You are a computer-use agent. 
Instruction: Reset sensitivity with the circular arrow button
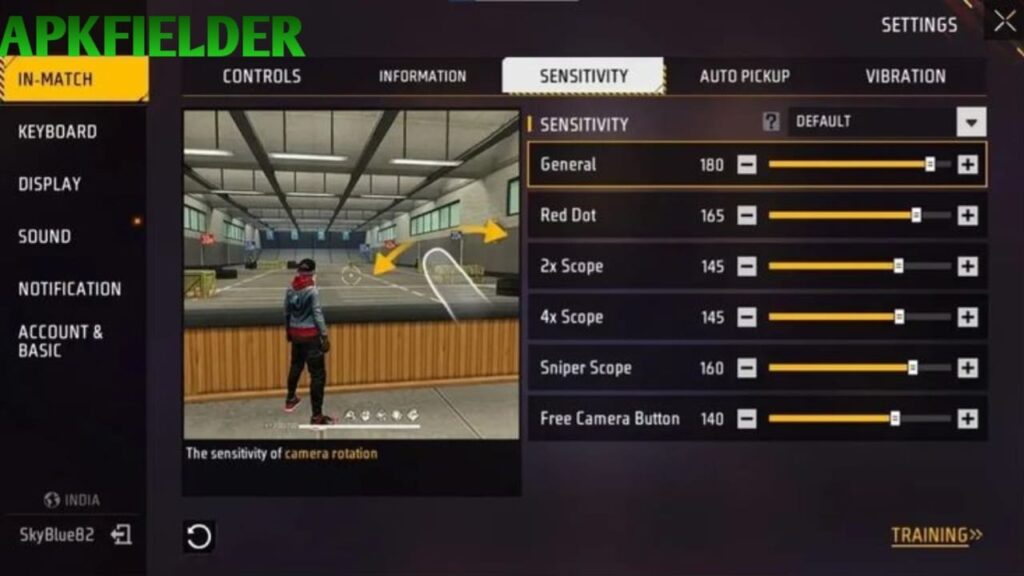pos(199,537)
